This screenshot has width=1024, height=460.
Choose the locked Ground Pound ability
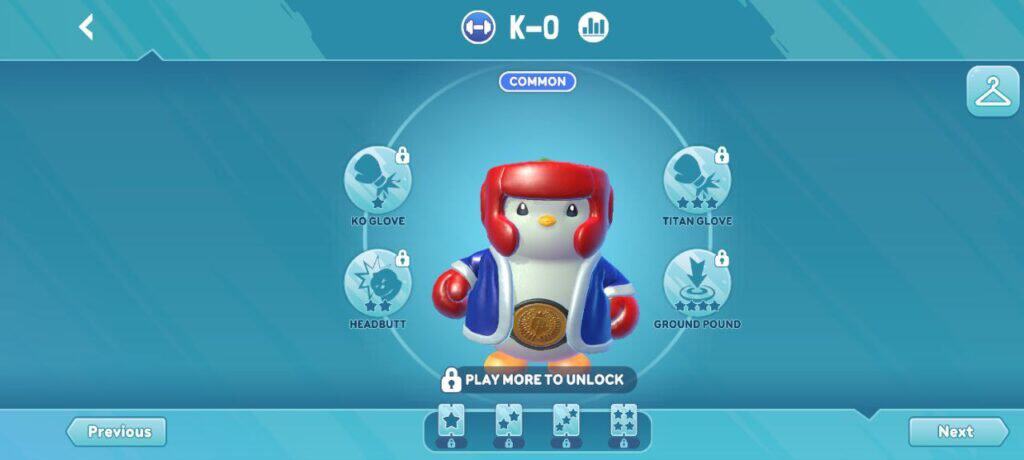pos(696,283)
